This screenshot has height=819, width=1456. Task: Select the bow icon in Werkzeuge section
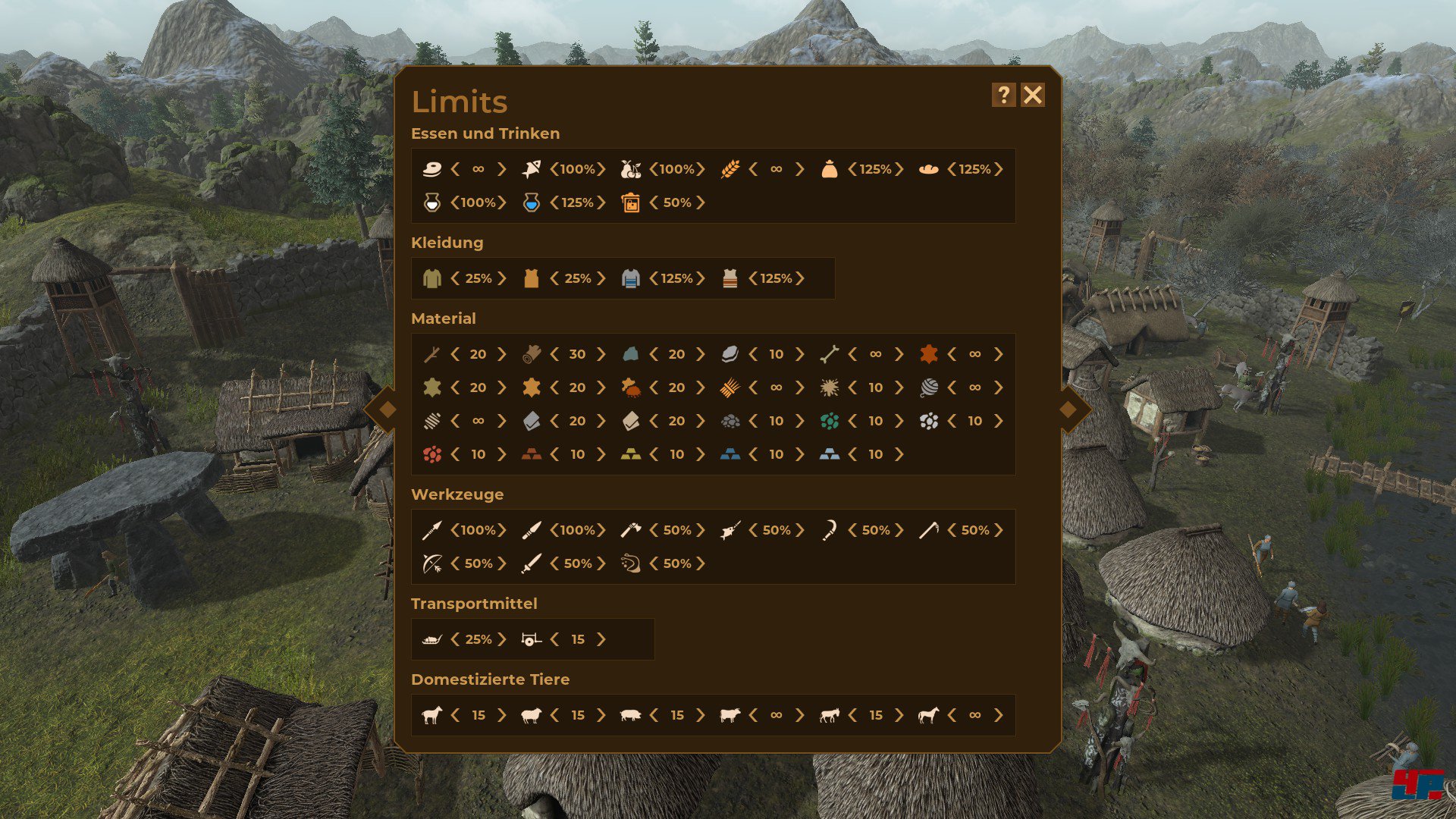(429, 563)
